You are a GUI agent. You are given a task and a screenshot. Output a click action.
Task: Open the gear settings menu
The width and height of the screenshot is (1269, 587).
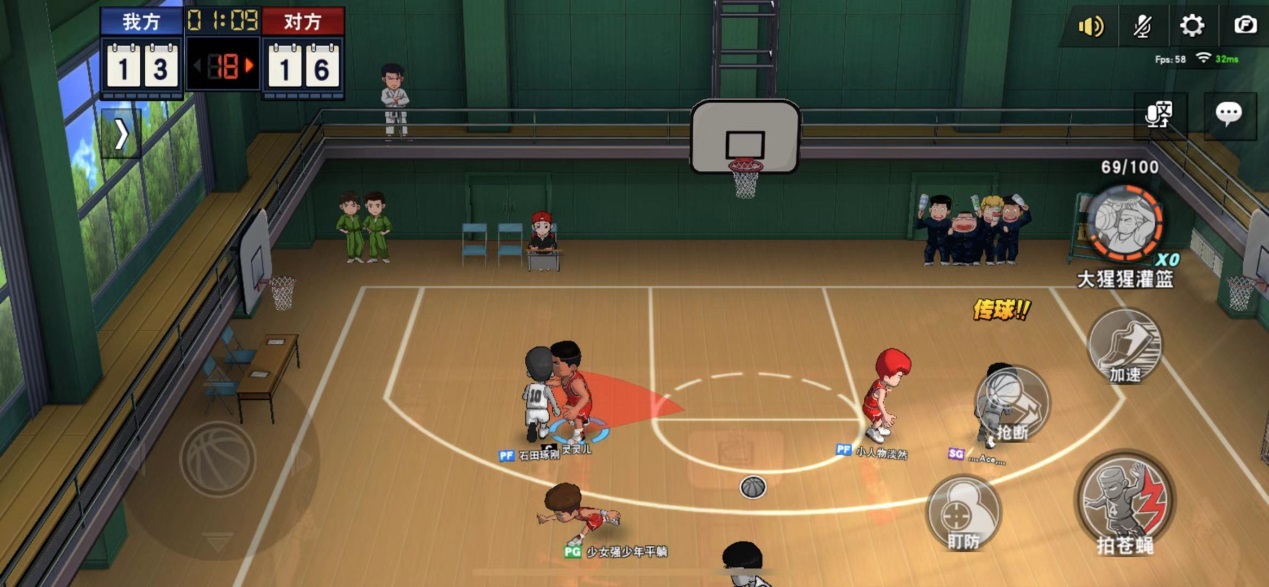(1192, 26)
